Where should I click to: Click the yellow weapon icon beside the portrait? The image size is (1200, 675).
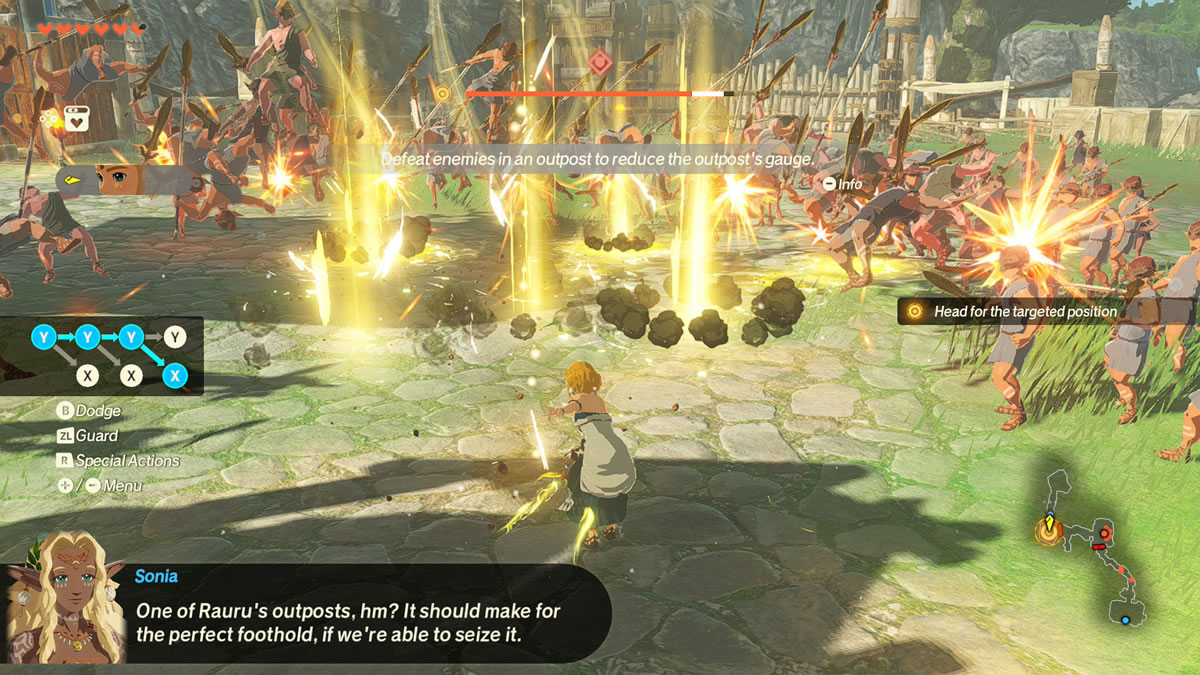pyautogui.click(x=74, y=180)
